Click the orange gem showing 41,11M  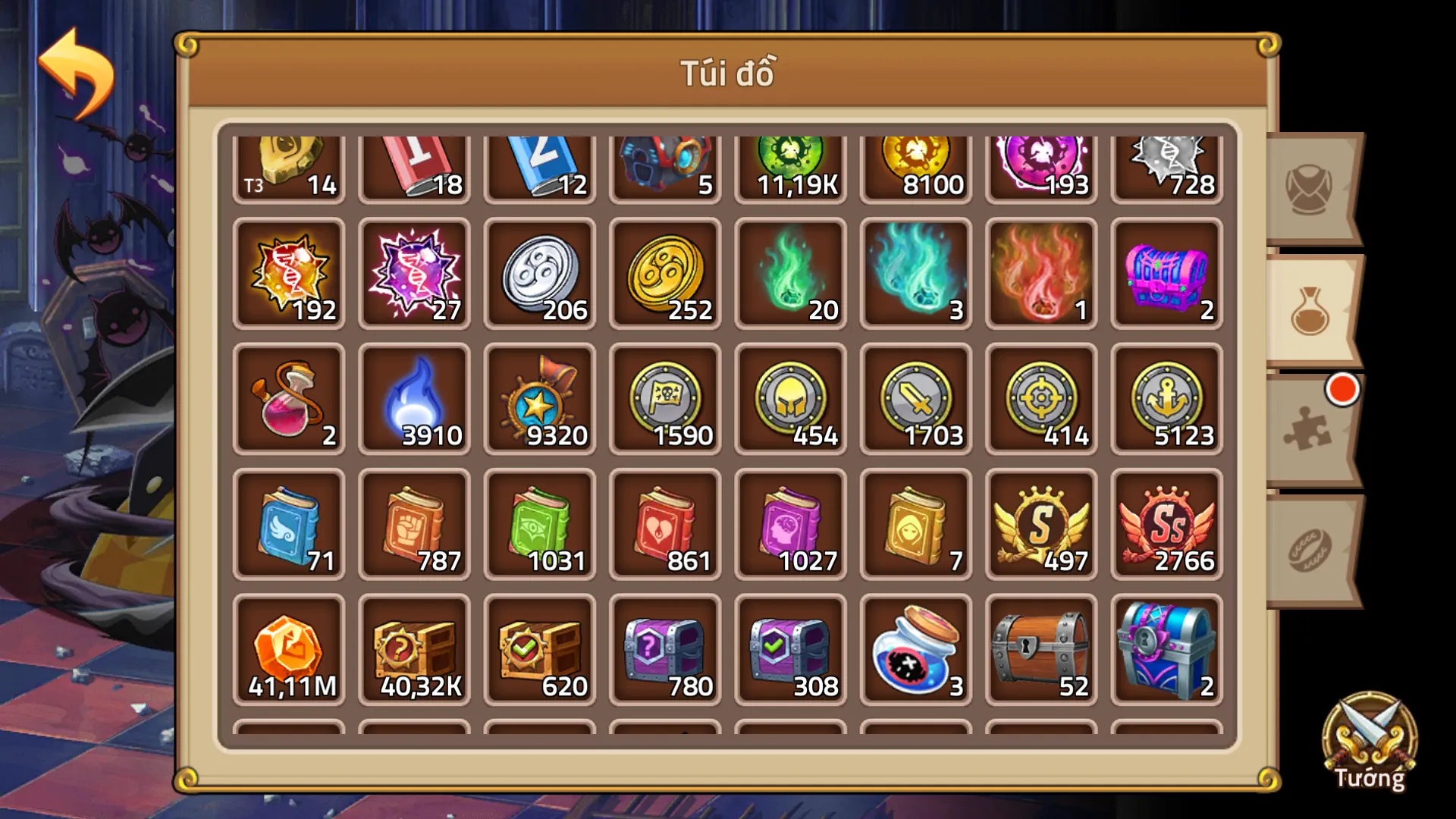289,648
